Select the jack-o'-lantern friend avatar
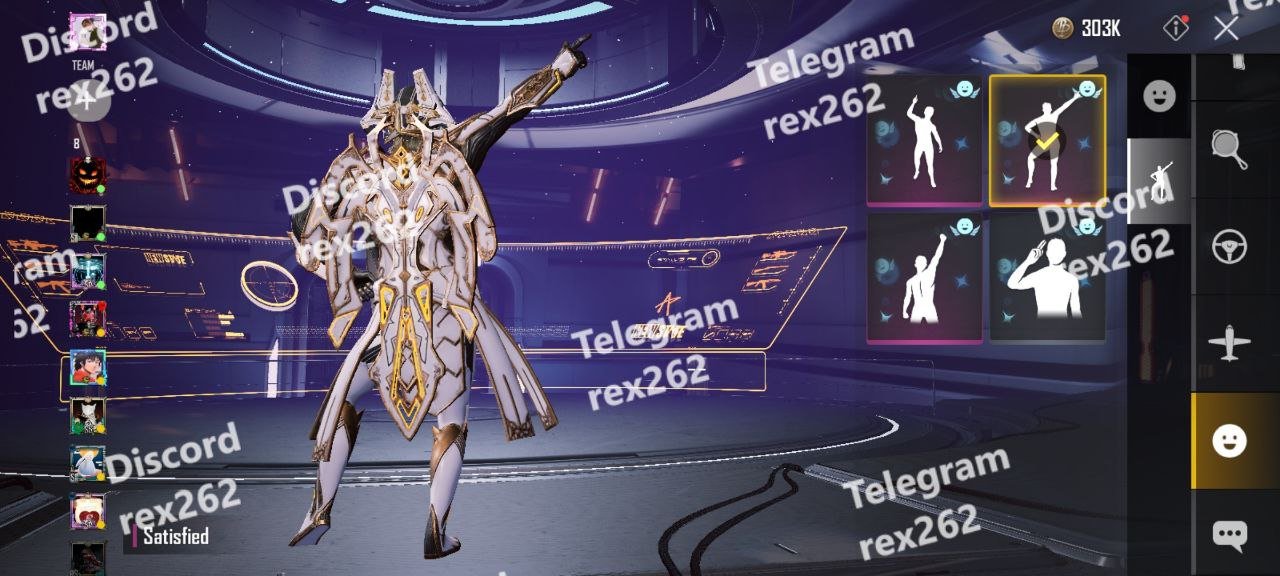Image resolution: width=1280 pixels, height=576 pixels. [x=87, y=176]
